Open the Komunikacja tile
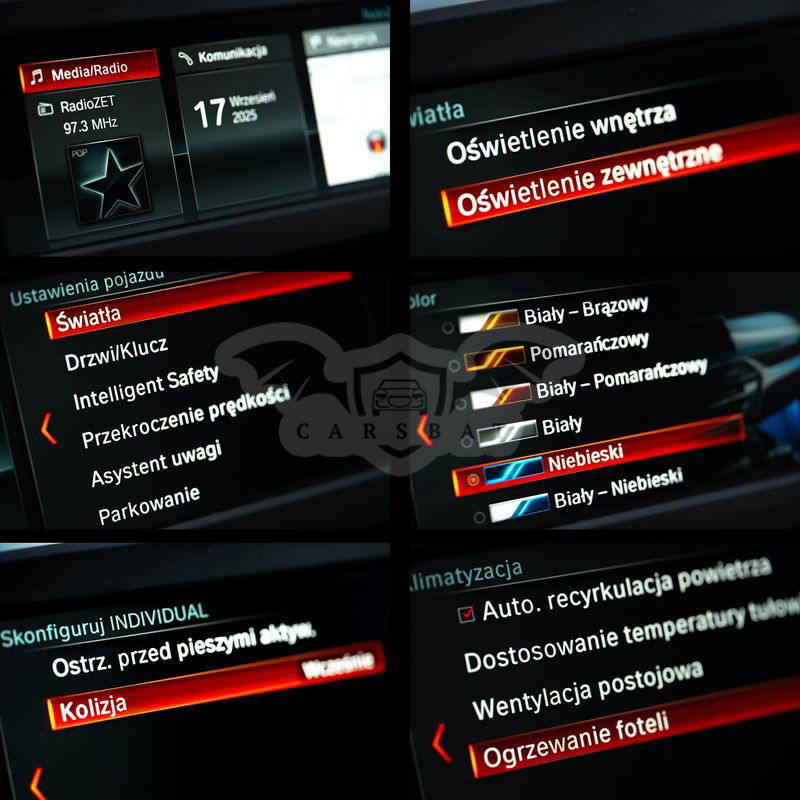800x800 pixels. point(232,56)
